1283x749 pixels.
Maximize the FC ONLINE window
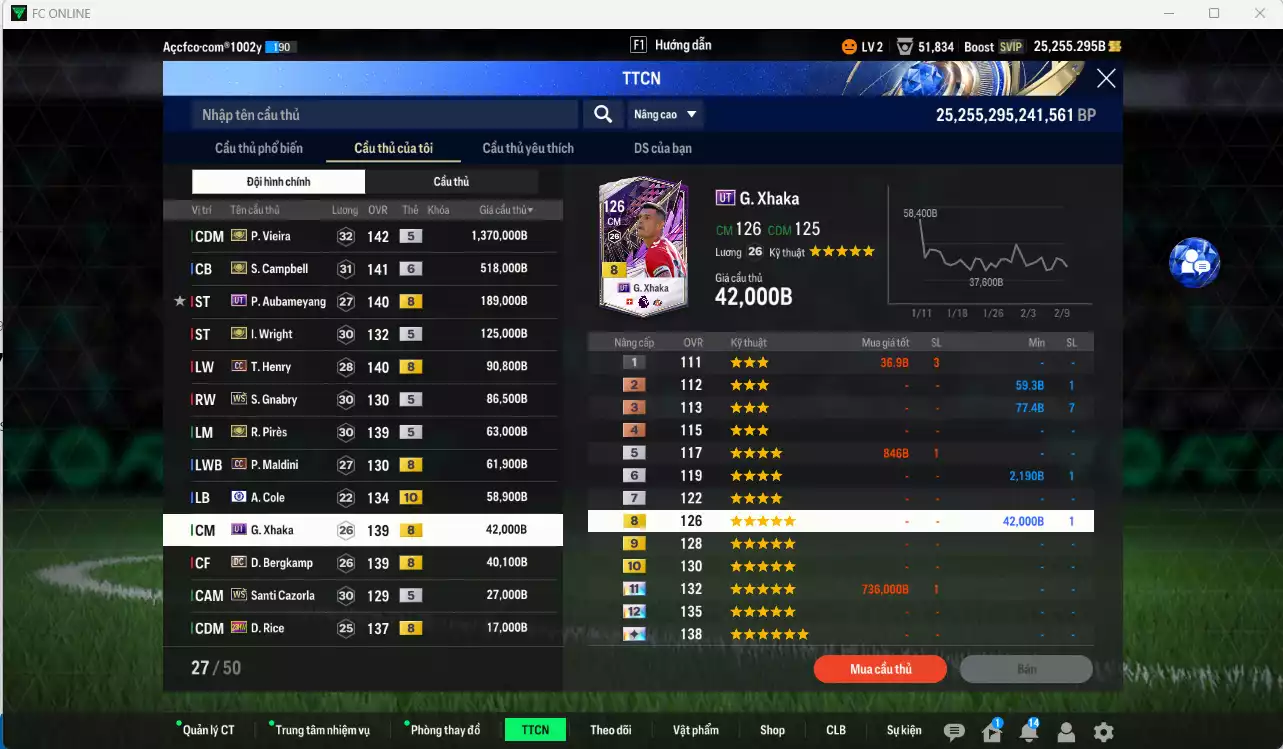[1214, 13]
